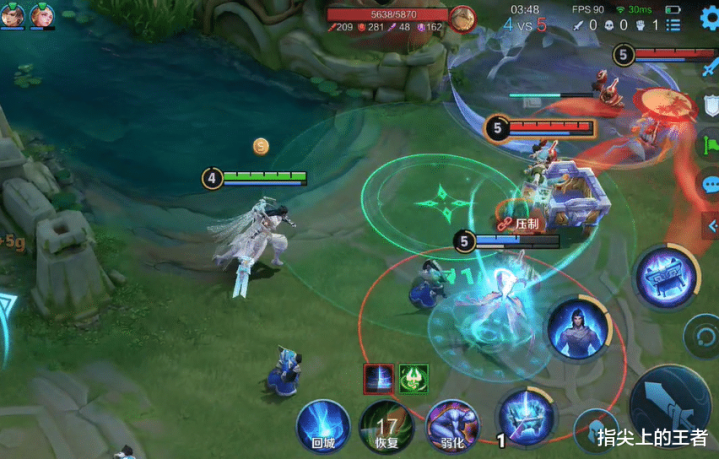The height and width of the screenshot is (459, 719).
Task: Tap the red-bordered blue beam buff icon
Action: coord(377,378)
